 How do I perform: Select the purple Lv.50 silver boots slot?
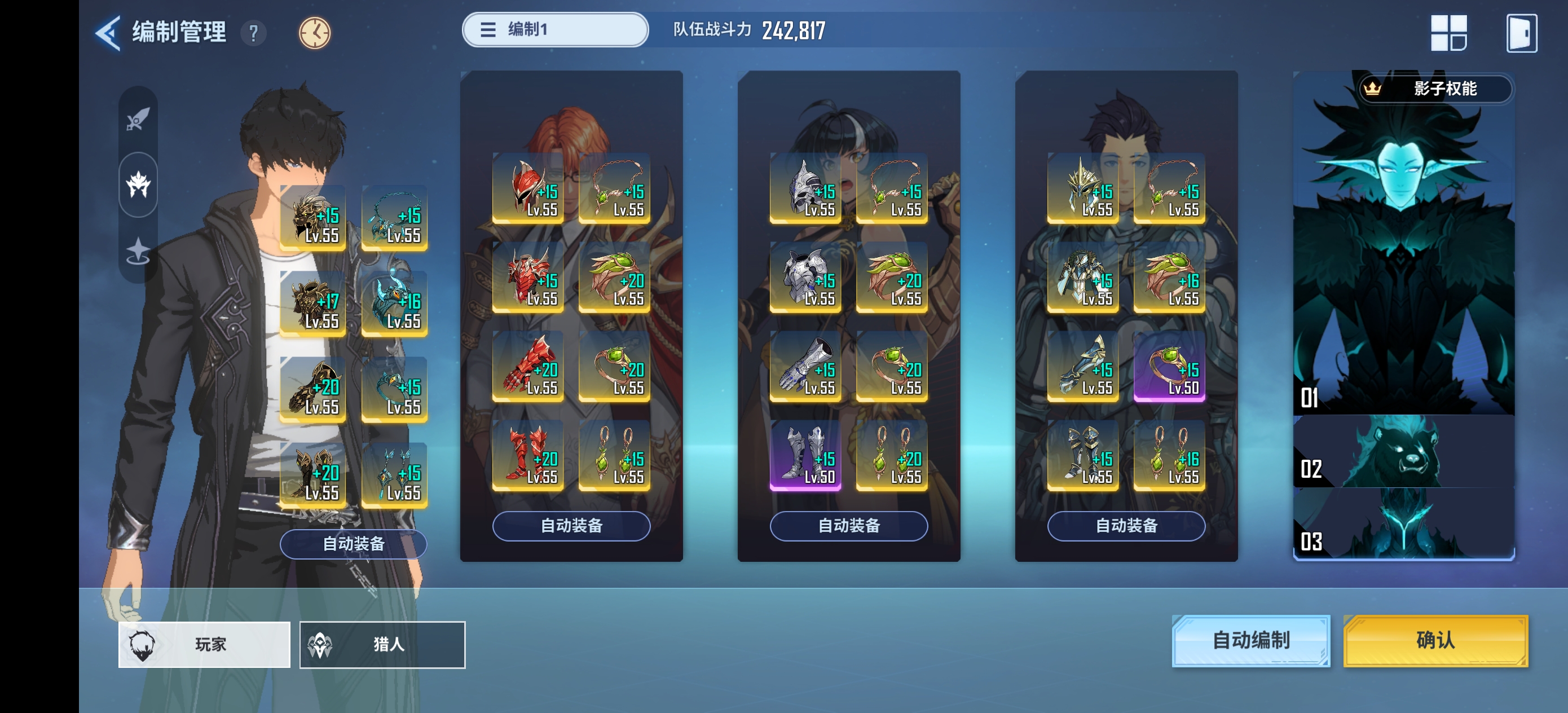click(x=805, y=455)
